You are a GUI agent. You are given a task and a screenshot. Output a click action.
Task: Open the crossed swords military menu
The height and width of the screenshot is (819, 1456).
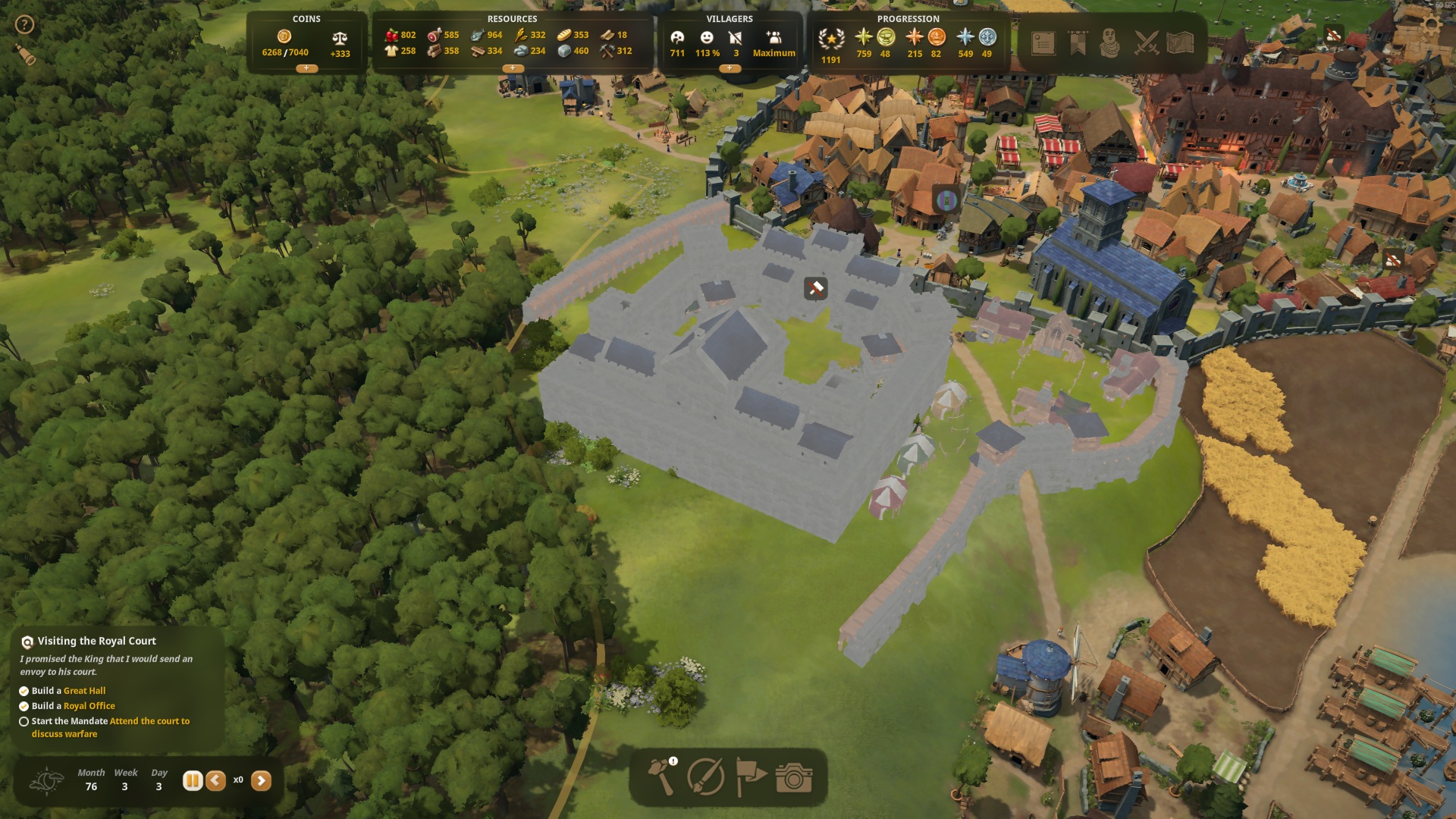(1146, 43)
